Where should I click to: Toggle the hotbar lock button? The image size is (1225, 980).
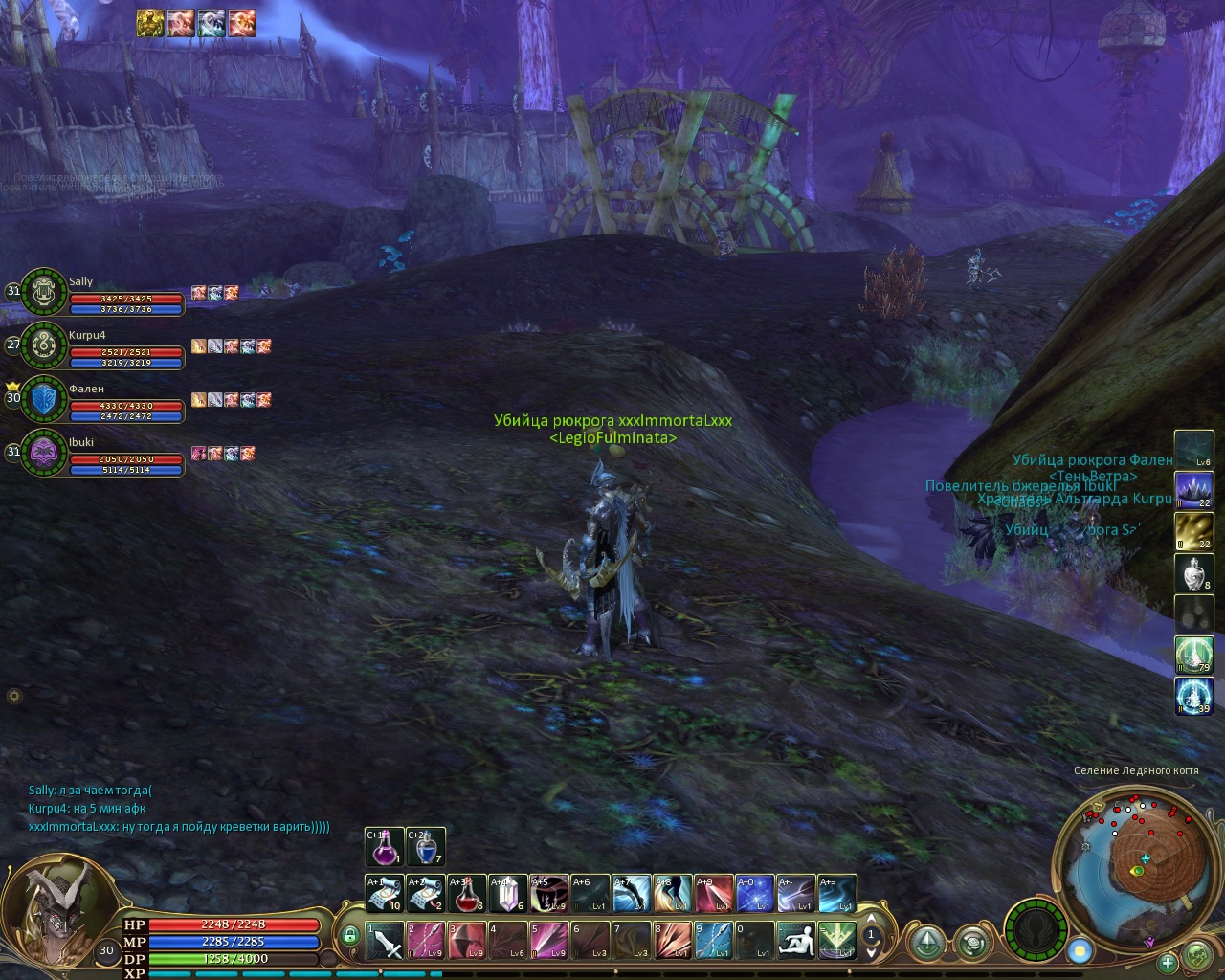pos(350,935)
